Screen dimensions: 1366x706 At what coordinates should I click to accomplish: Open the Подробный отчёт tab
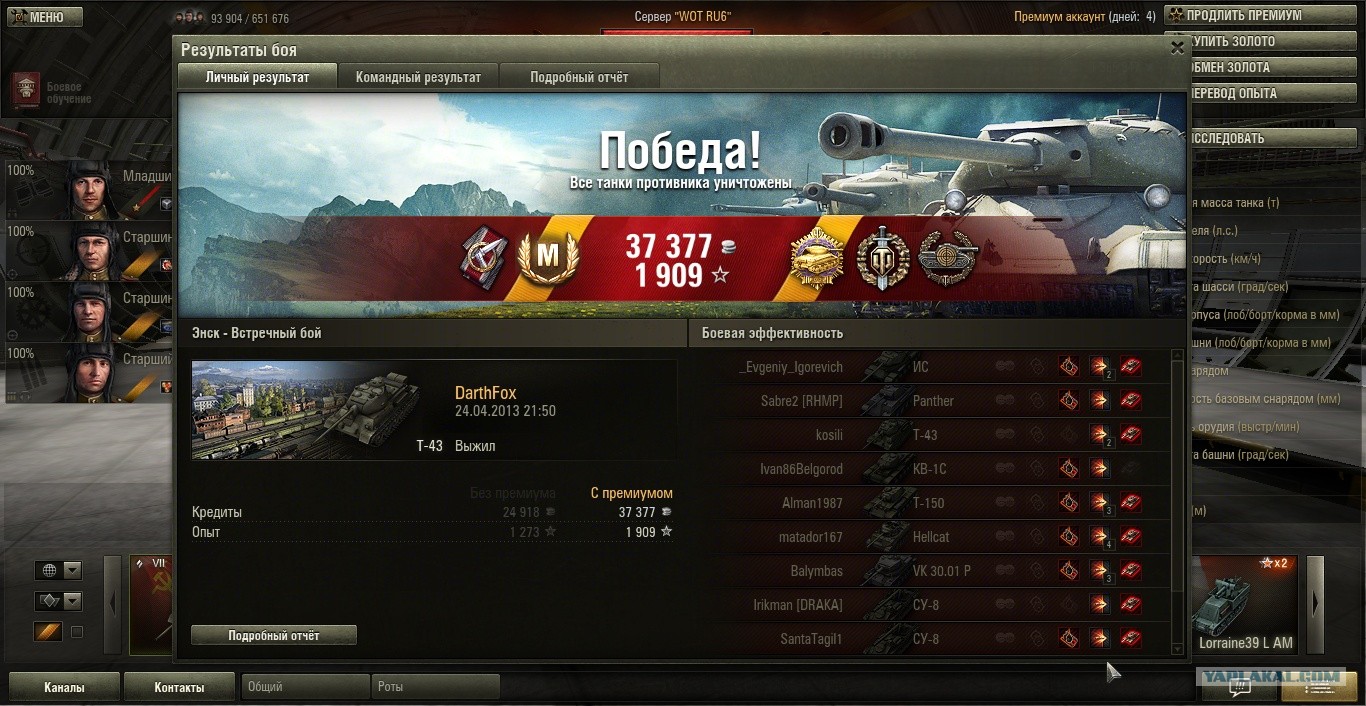click(579, 77)
